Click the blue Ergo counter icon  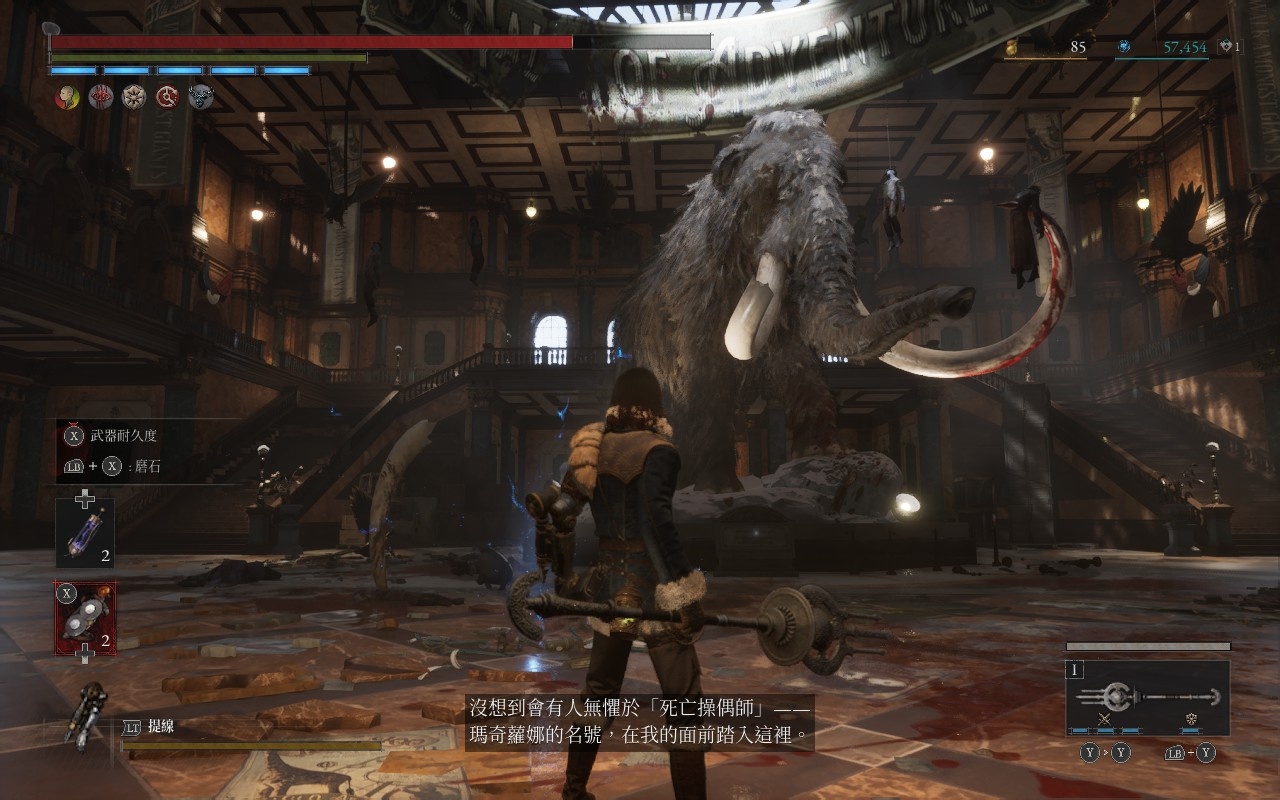(1124, 47)
